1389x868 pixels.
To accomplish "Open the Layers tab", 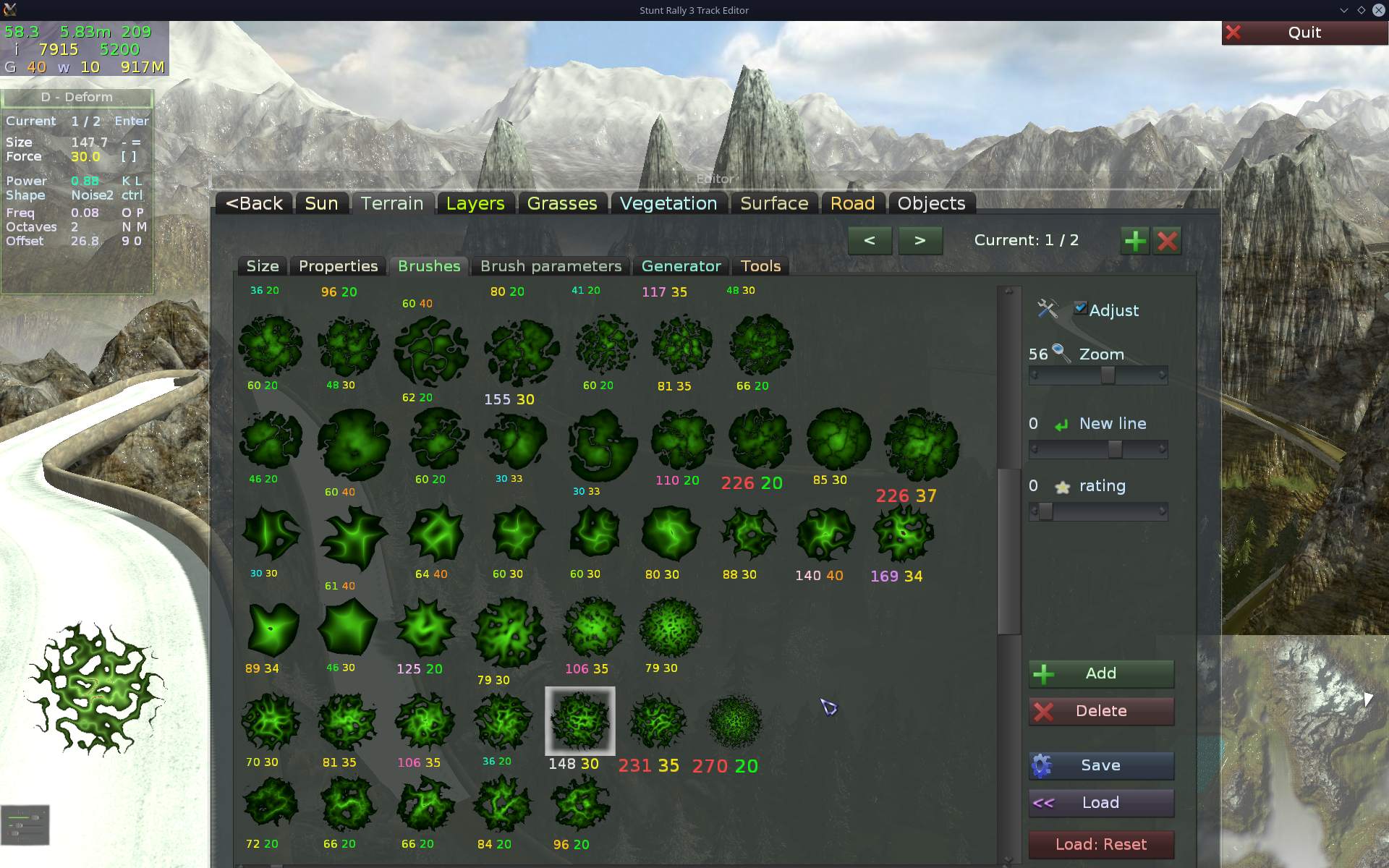I will click(475, 204).
